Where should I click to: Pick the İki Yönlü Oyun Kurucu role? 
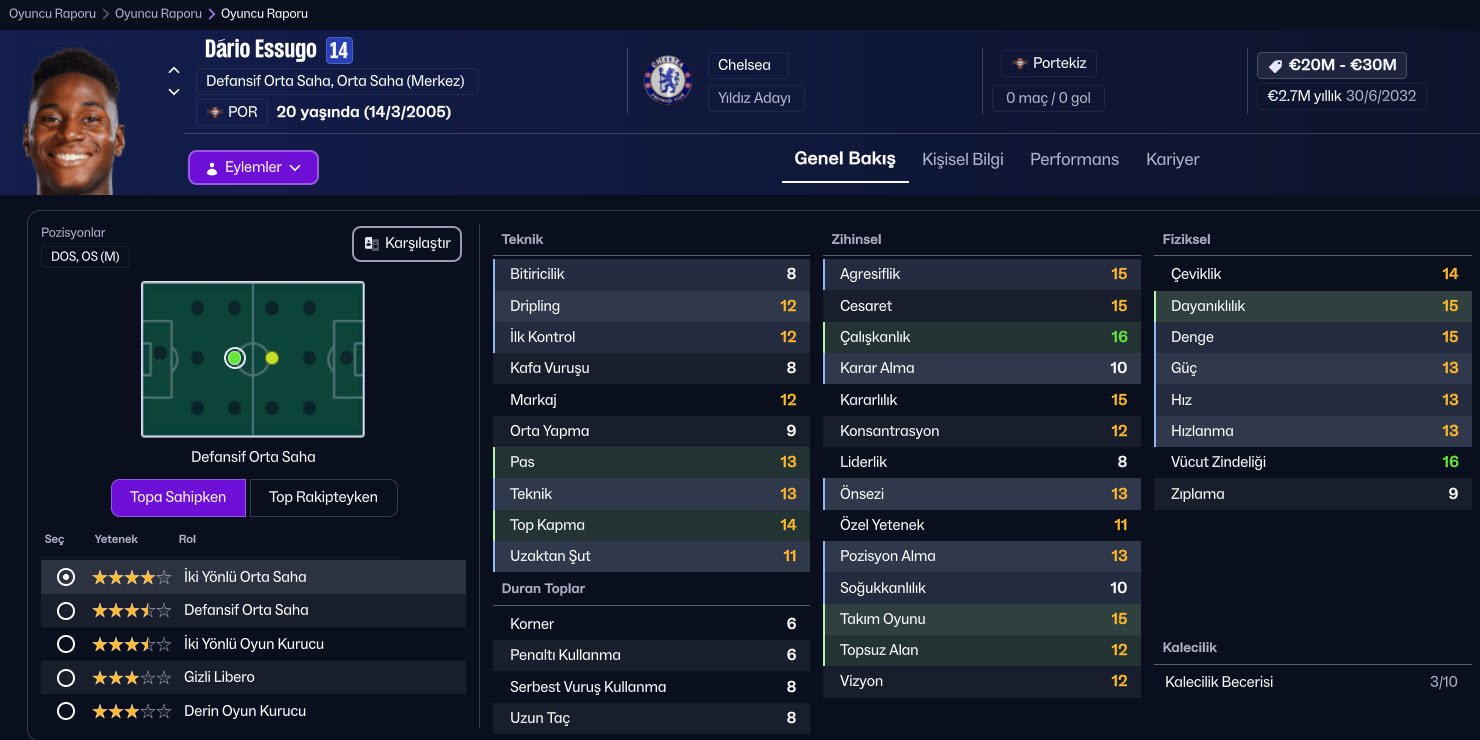66,644
